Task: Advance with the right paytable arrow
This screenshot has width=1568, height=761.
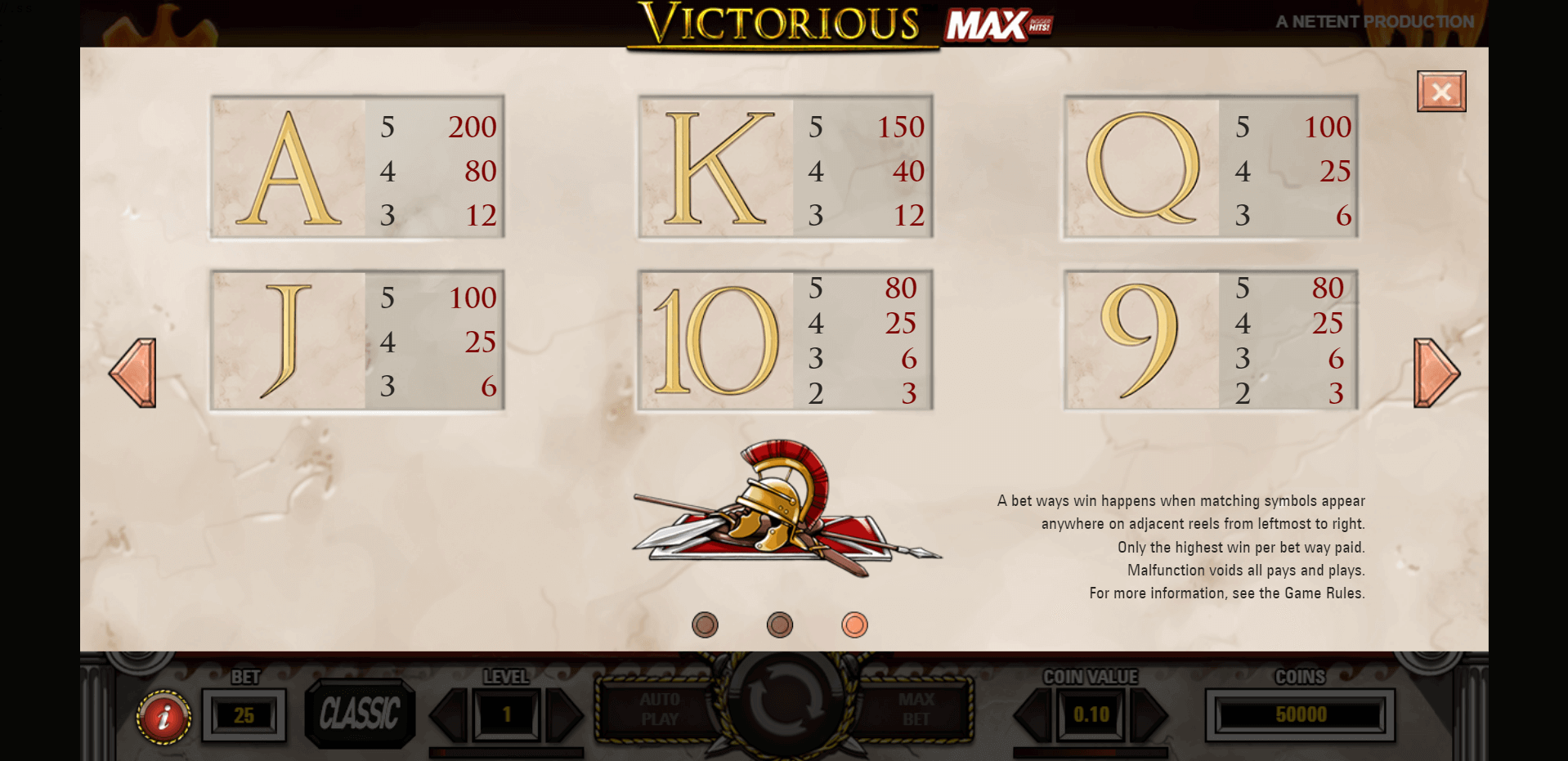Action: 1436,373
